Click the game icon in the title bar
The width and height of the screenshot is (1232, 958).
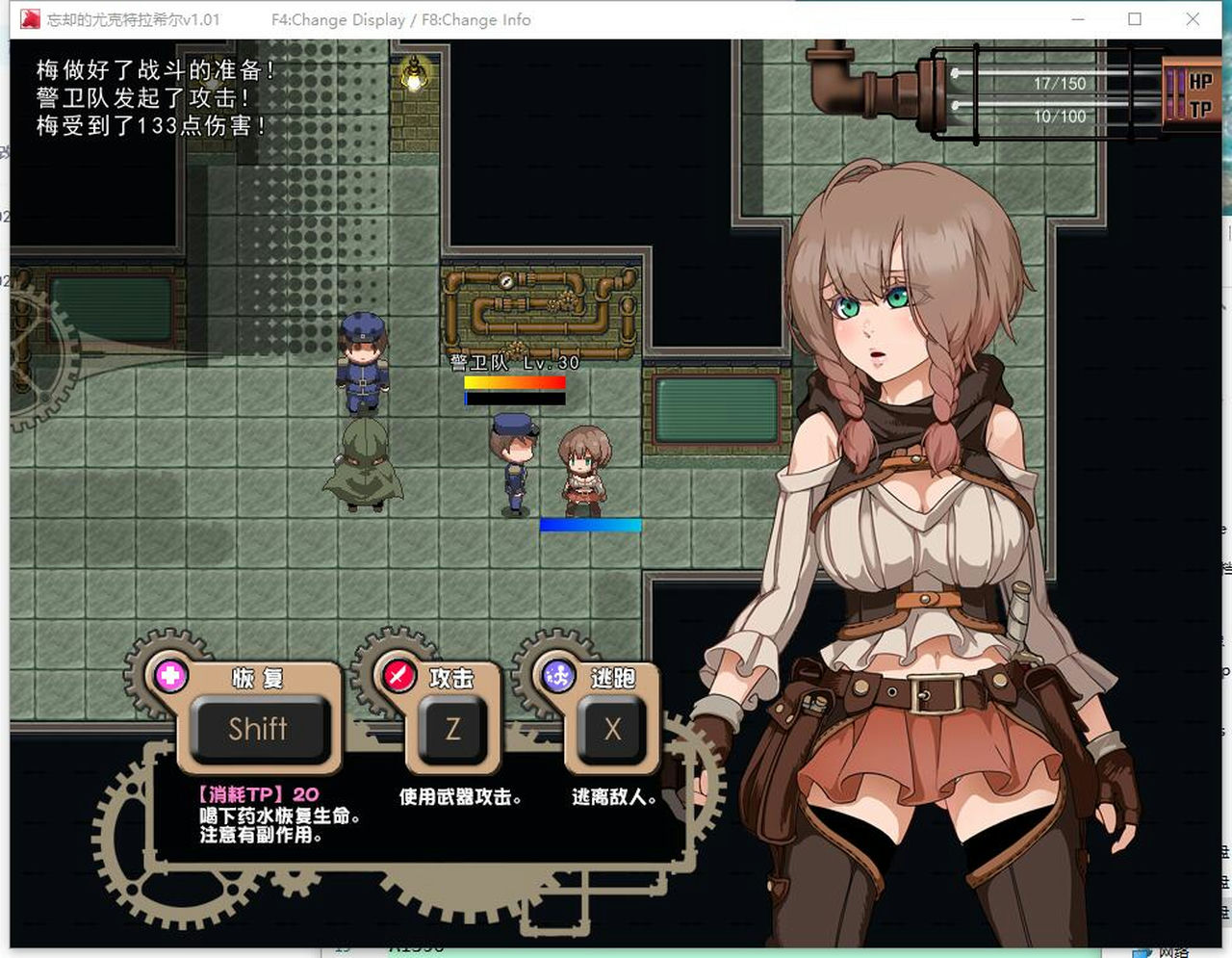coord(29,17)
